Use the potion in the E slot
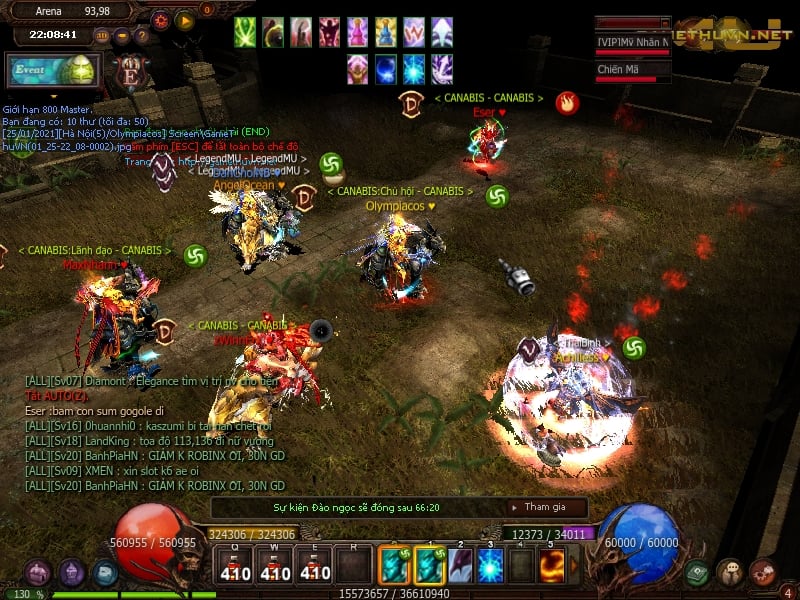800x600 pixels. coord(315,567)
